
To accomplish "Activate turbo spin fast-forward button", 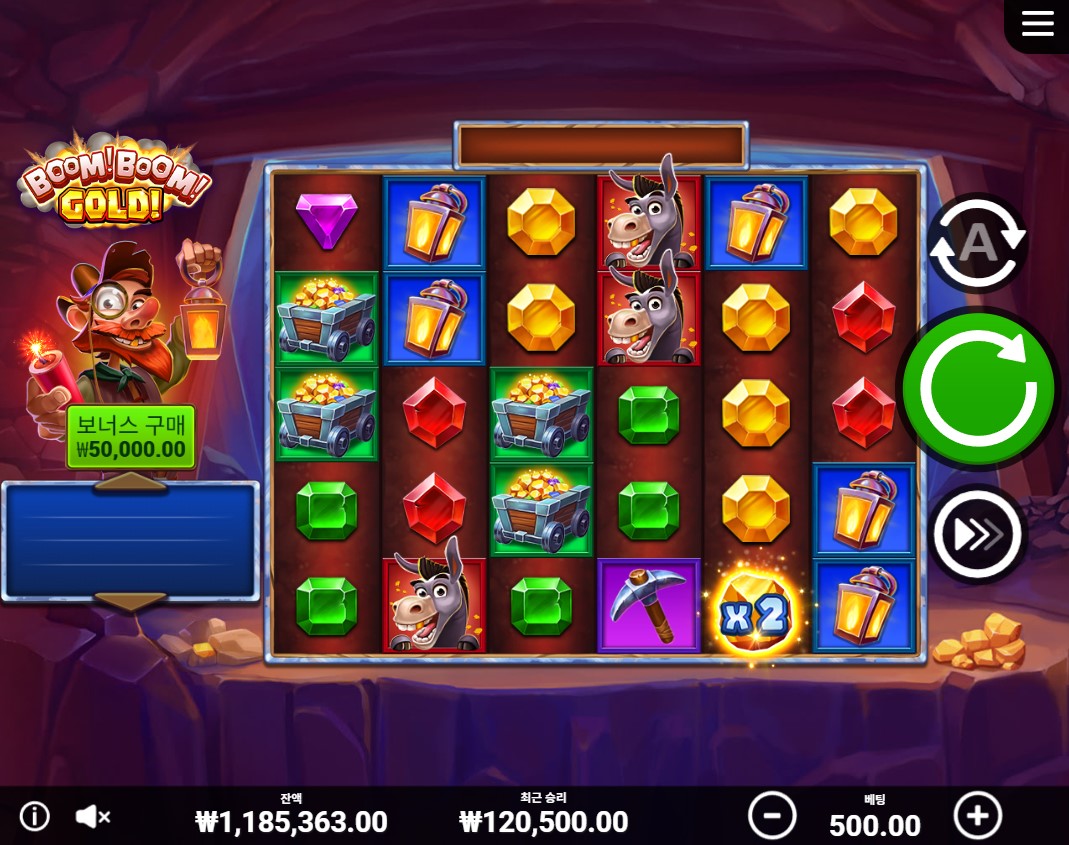I will (x=977, y=535).
